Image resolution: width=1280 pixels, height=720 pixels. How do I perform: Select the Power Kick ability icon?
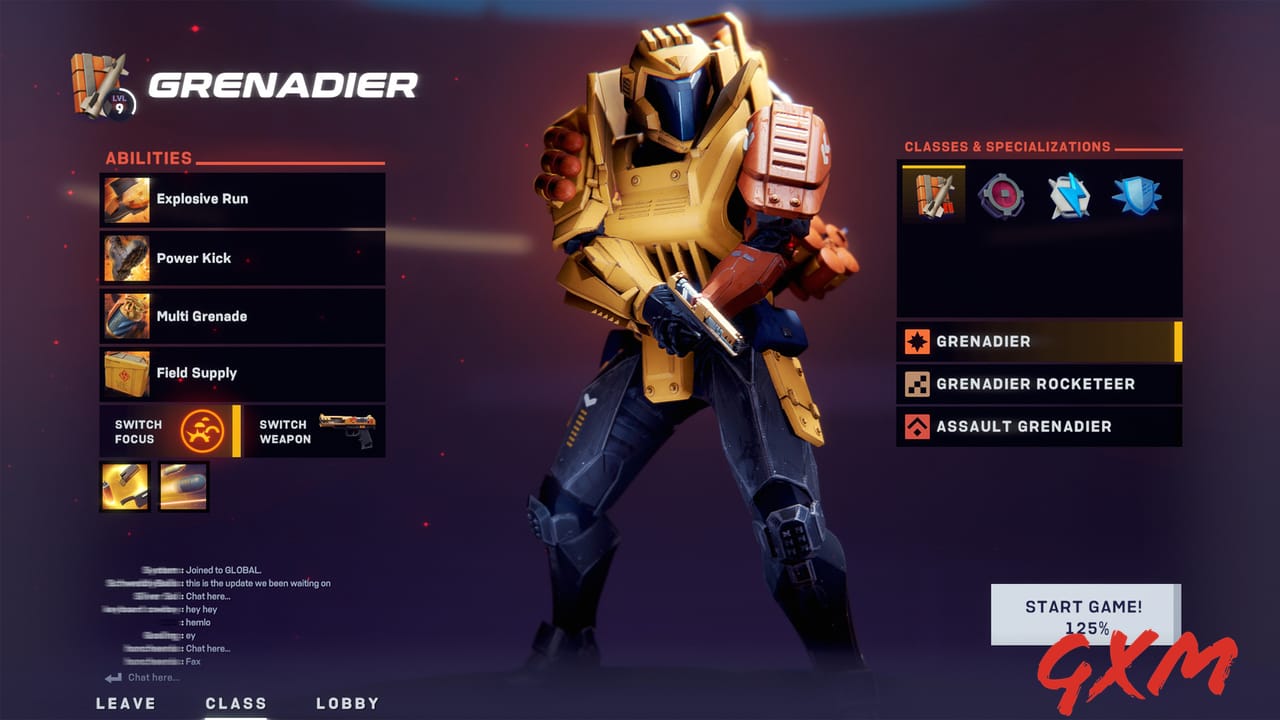125,258
